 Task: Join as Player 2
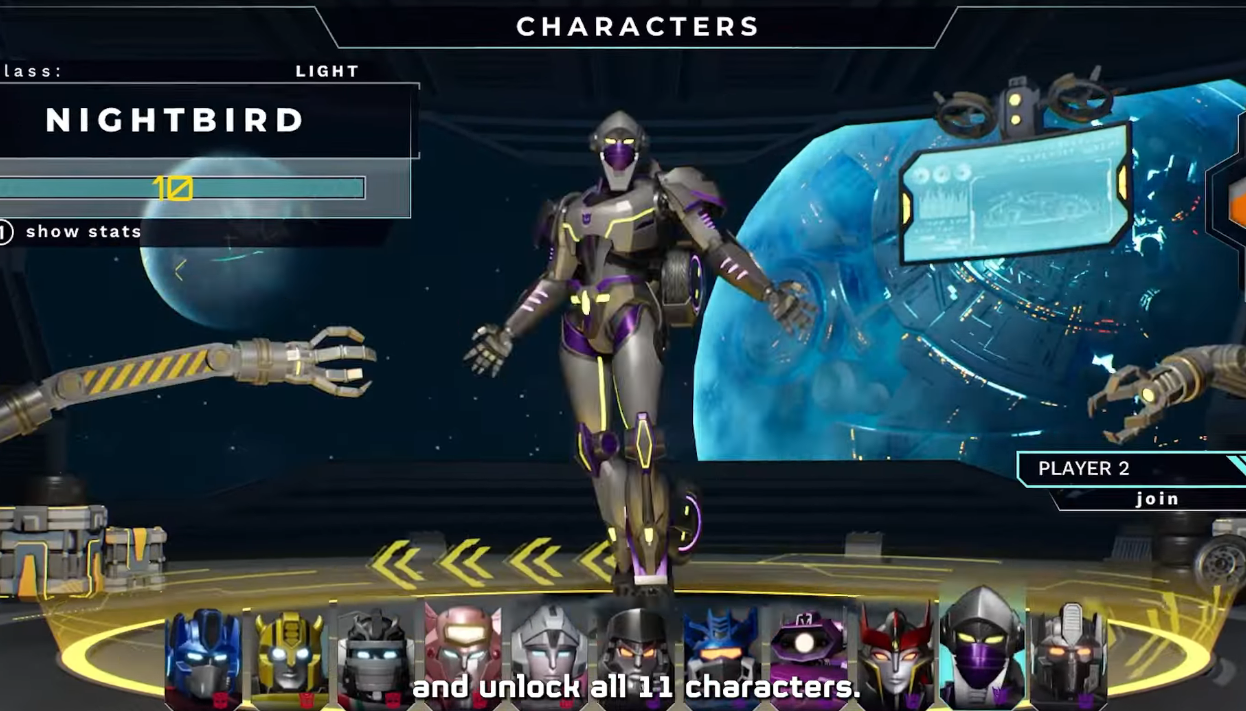click(x=1156, y=498)
